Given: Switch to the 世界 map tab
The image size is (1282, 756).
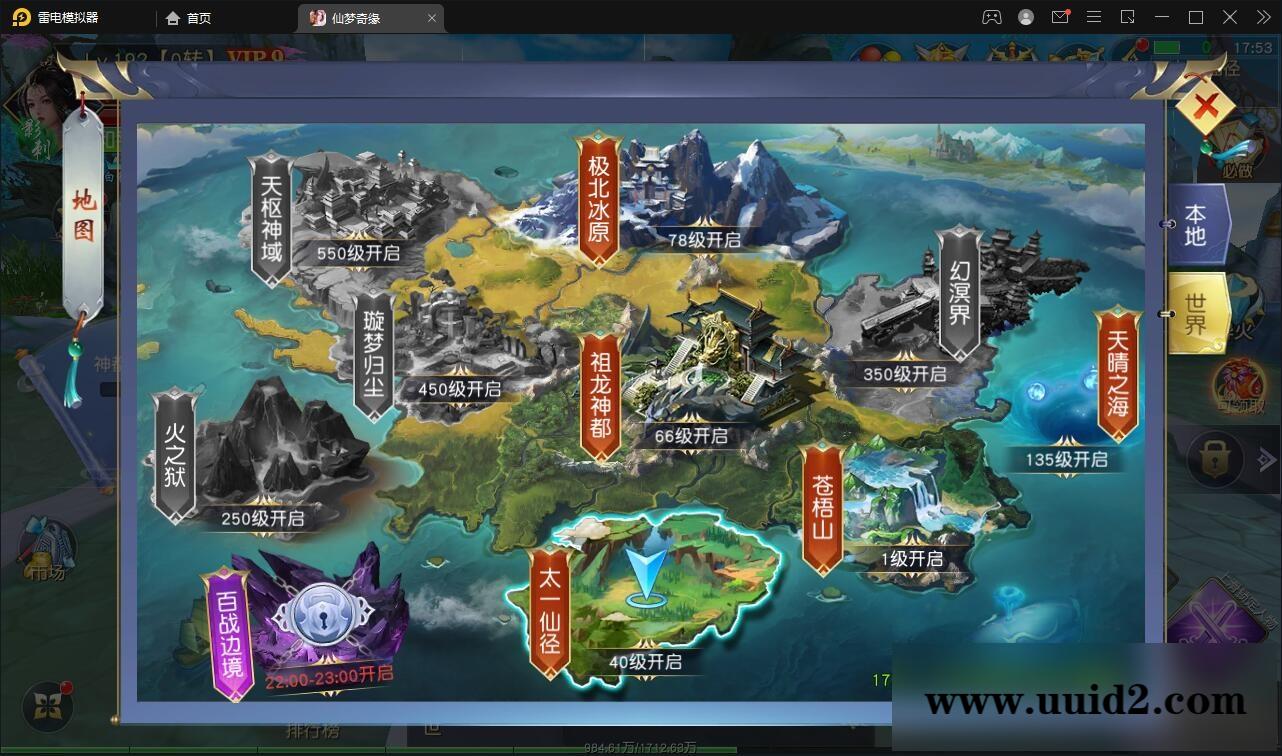Looking at the screenshot, I should 1196,313.
